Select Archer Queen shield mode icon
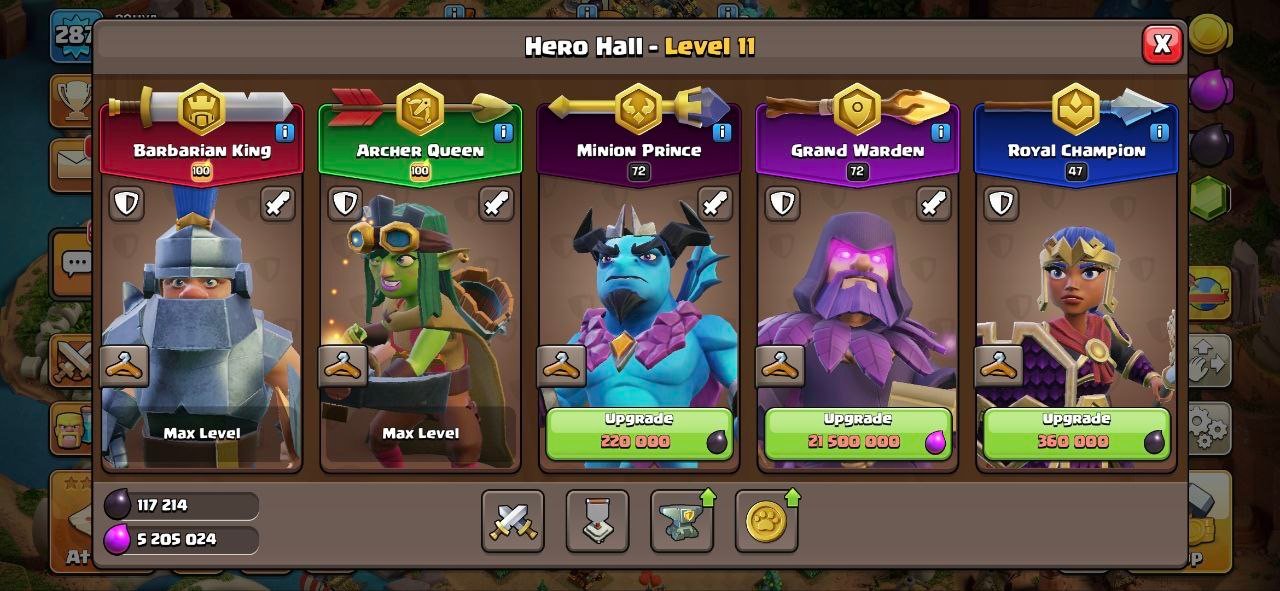The height and width of the screenshot is (591, 1280). pos(345,204)
